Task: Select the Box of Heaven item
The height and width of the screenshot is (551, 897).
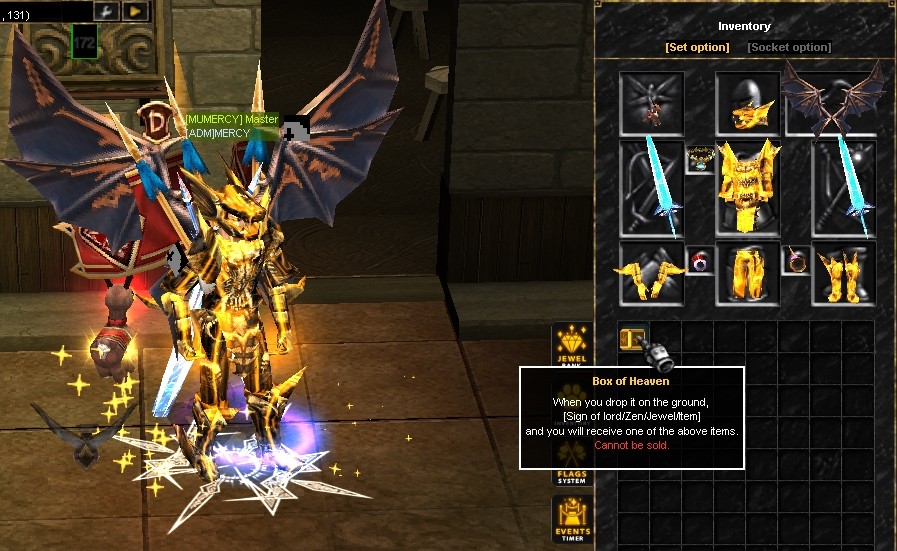Action: pos(633,338)
